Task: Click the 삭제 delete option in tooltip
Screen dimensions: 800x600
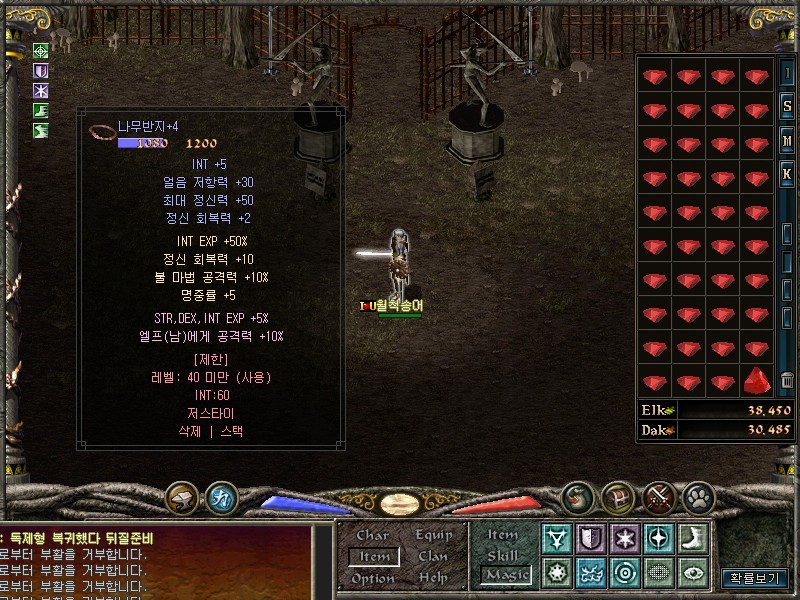Action: (190, 432)
